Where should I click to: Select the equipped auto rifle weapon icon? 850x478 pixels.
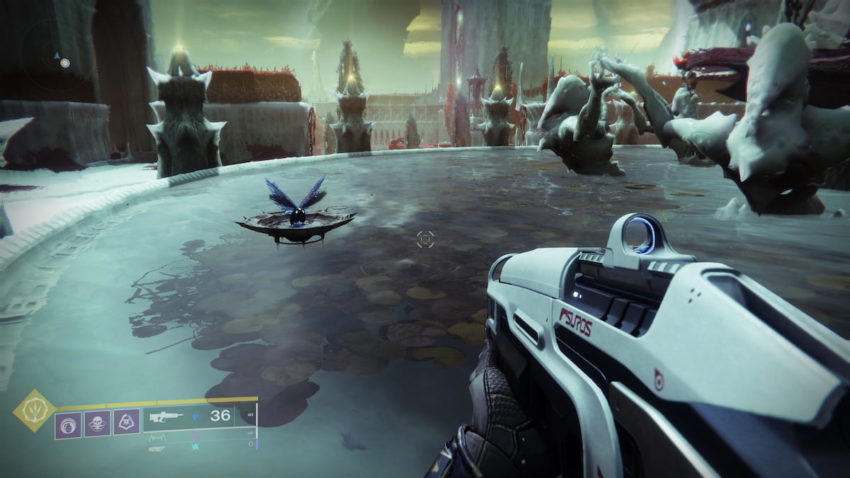point(166,415)
